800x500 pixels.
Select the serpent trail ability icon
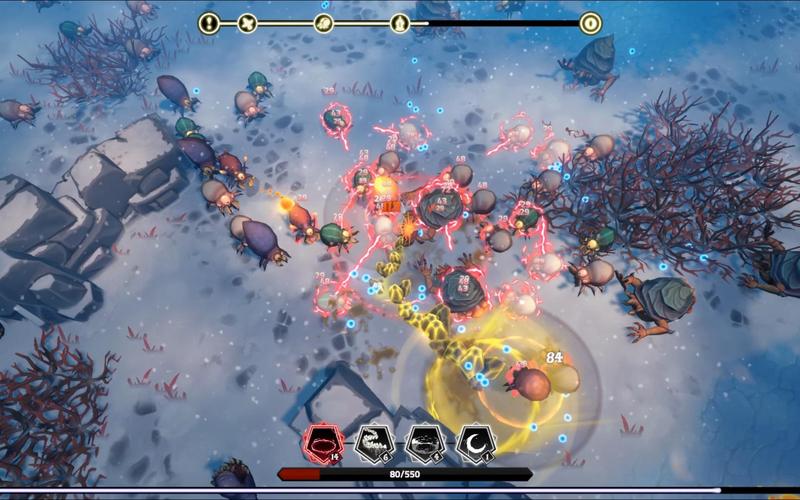click(373, 443)
